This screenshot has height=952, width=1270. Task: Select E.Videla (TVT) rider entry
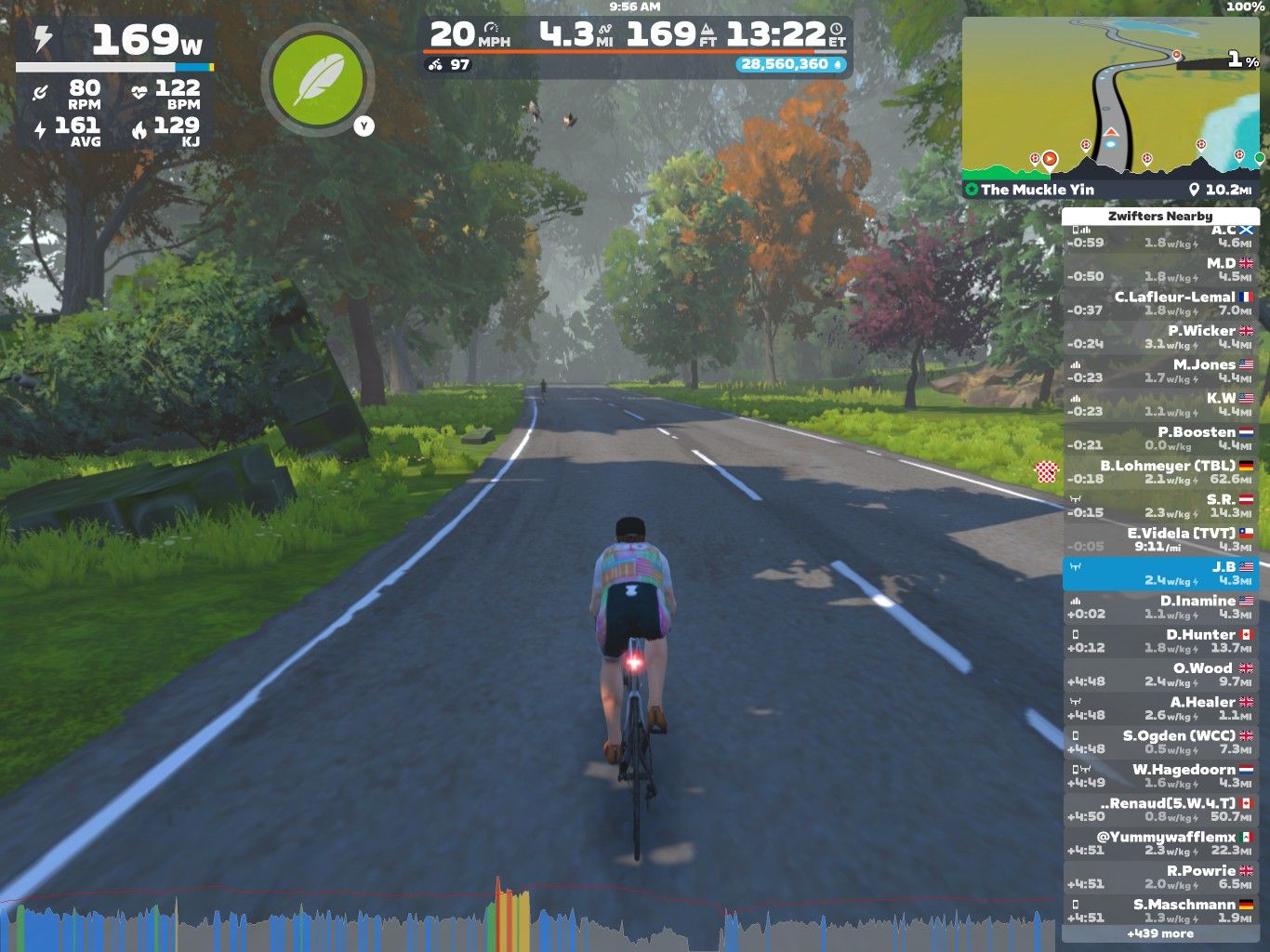[1160, 539]
